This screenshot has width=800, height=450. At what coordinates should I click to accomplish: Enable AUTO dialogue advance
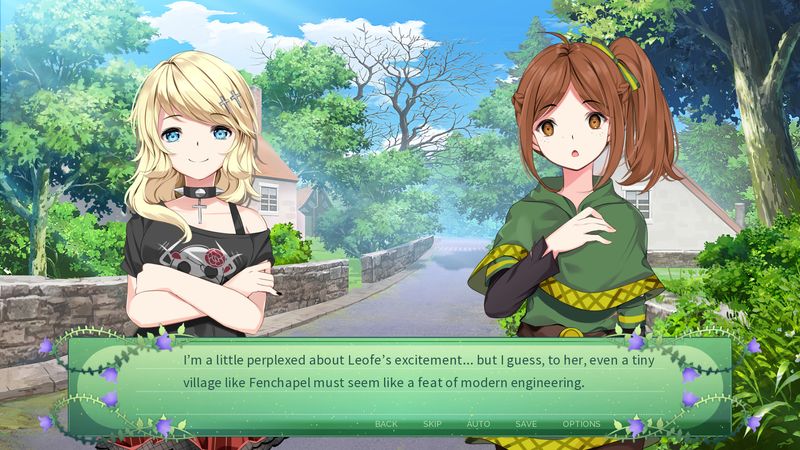[478, 424]
